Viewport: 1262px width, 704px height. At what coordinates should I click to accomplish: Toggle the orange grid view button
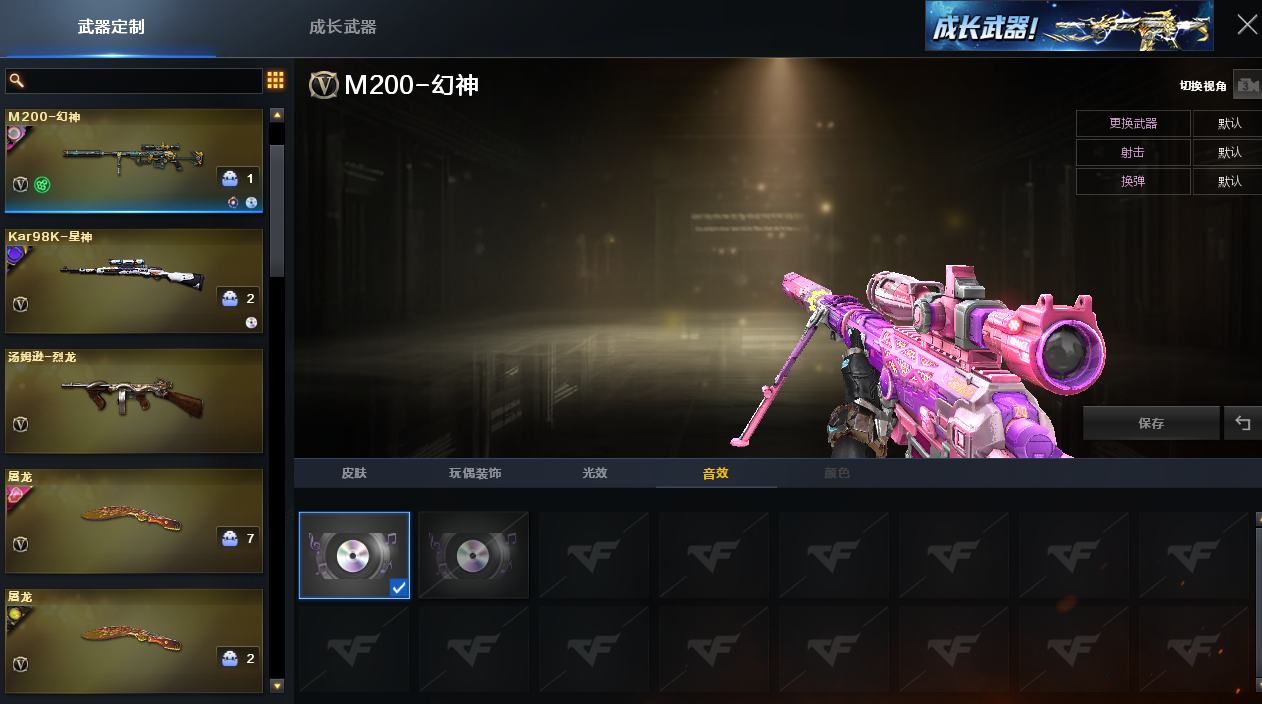pos(275,81)
